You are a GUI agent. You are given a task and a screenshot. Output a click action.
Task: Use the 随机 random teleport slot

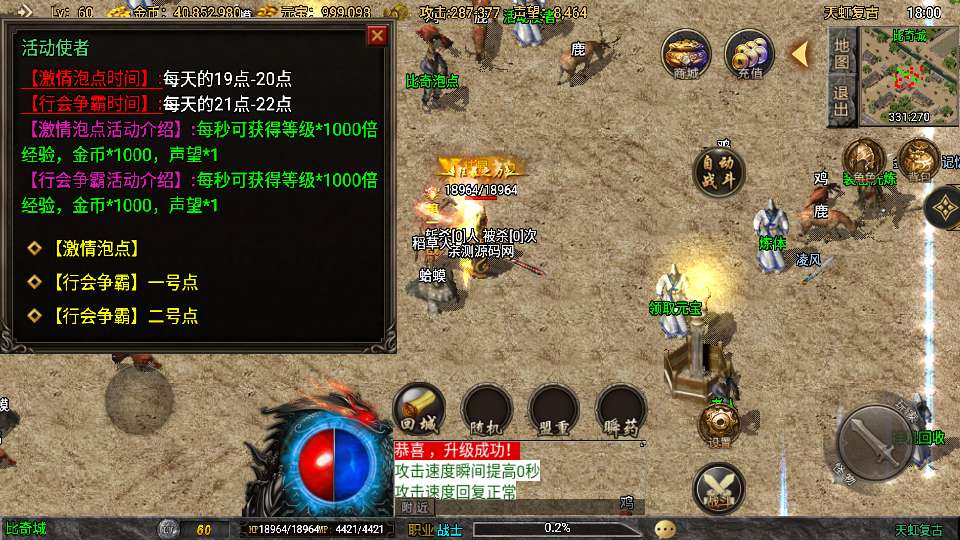[487, 409]
